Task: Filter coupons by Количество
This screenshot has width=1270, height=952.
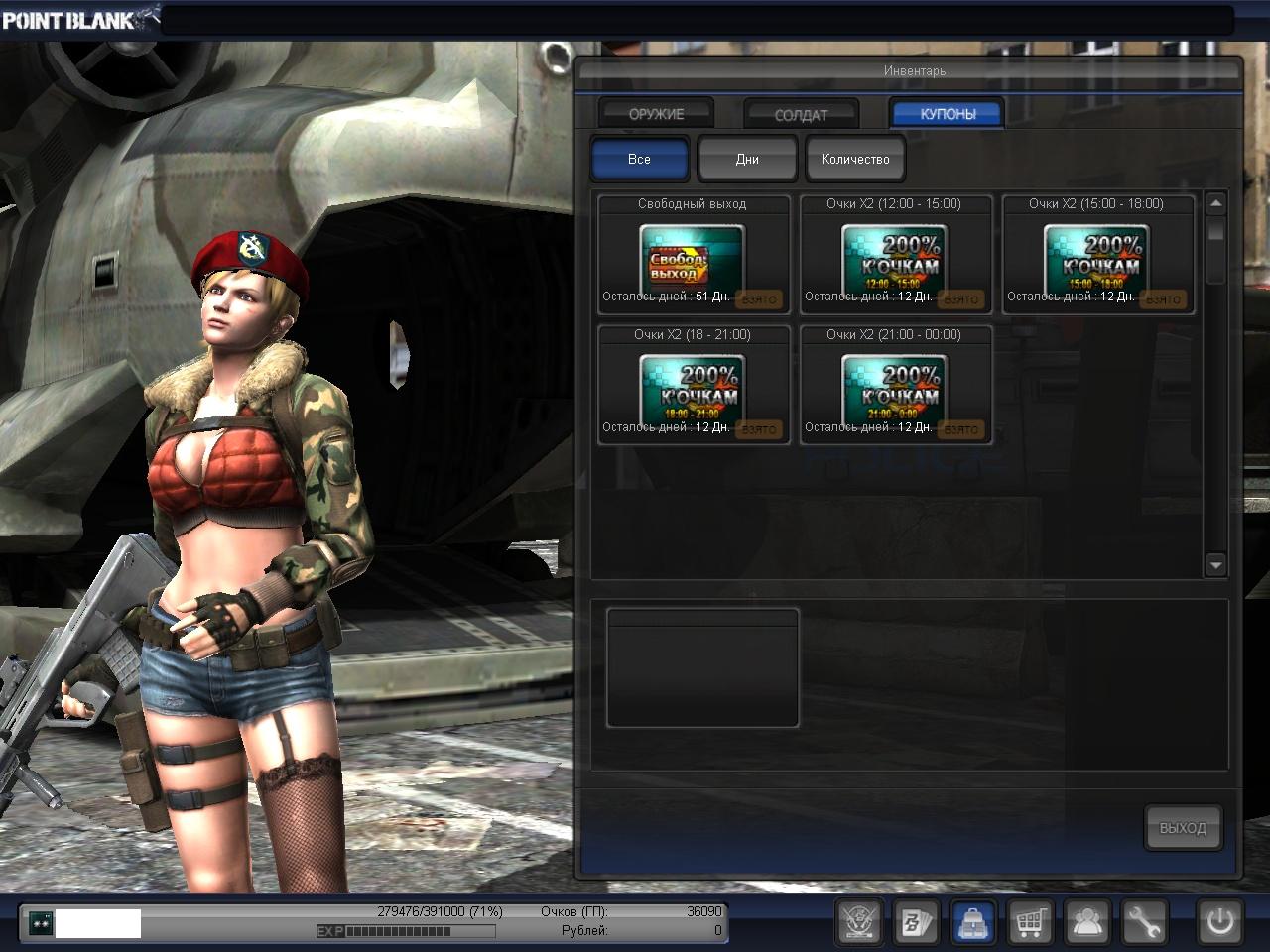Action: point(854,159)
